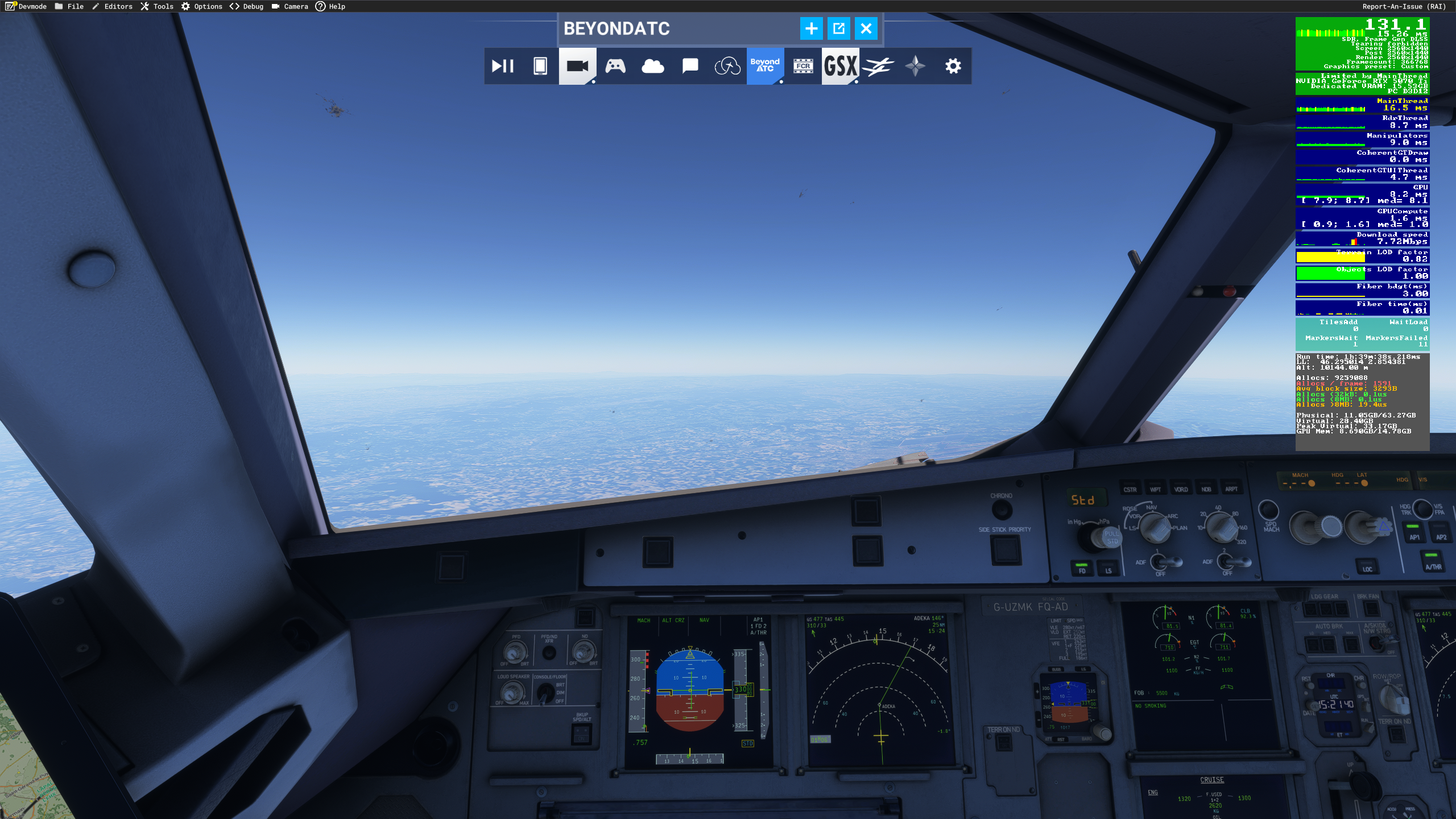Open the weather cloud panel

(x=652, y=67)
